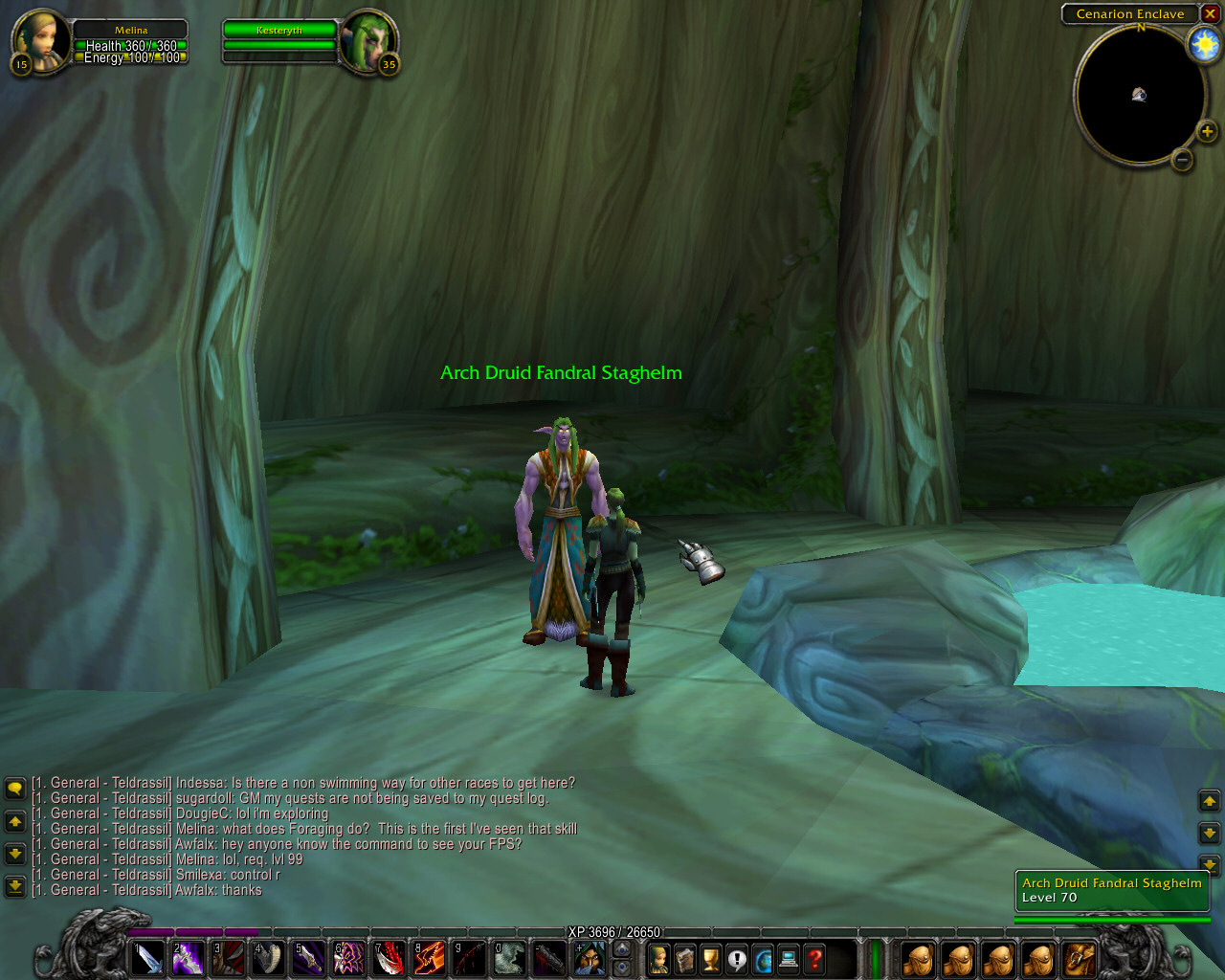This screenshot has height=980, width=1225.
Task: Open the quest log via exclamation mark icon
Action: coord(735,957)
